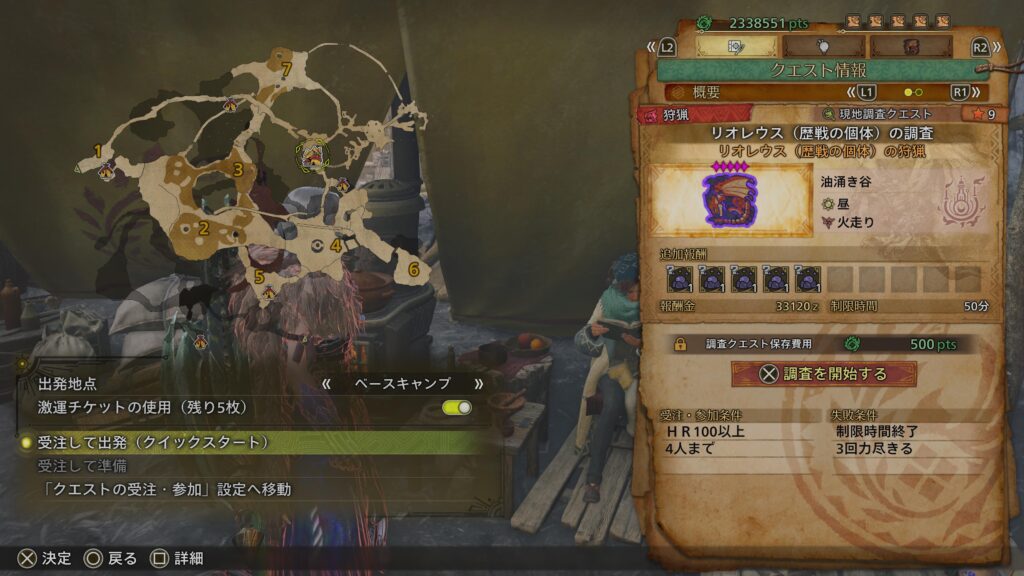
Task: Pick the camp marker below area 5
Action: pyautogui.click(x=267, y=293)
